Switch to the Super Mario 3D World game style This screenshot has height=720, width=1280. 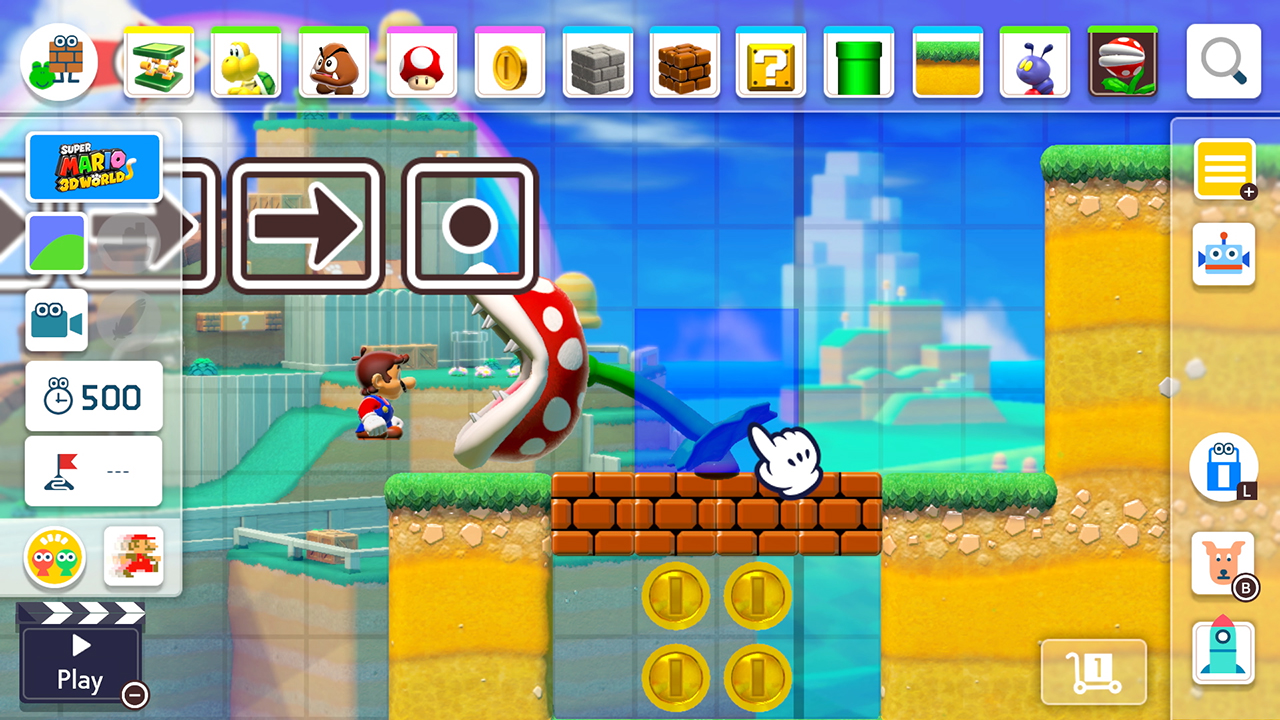point(95,167)
